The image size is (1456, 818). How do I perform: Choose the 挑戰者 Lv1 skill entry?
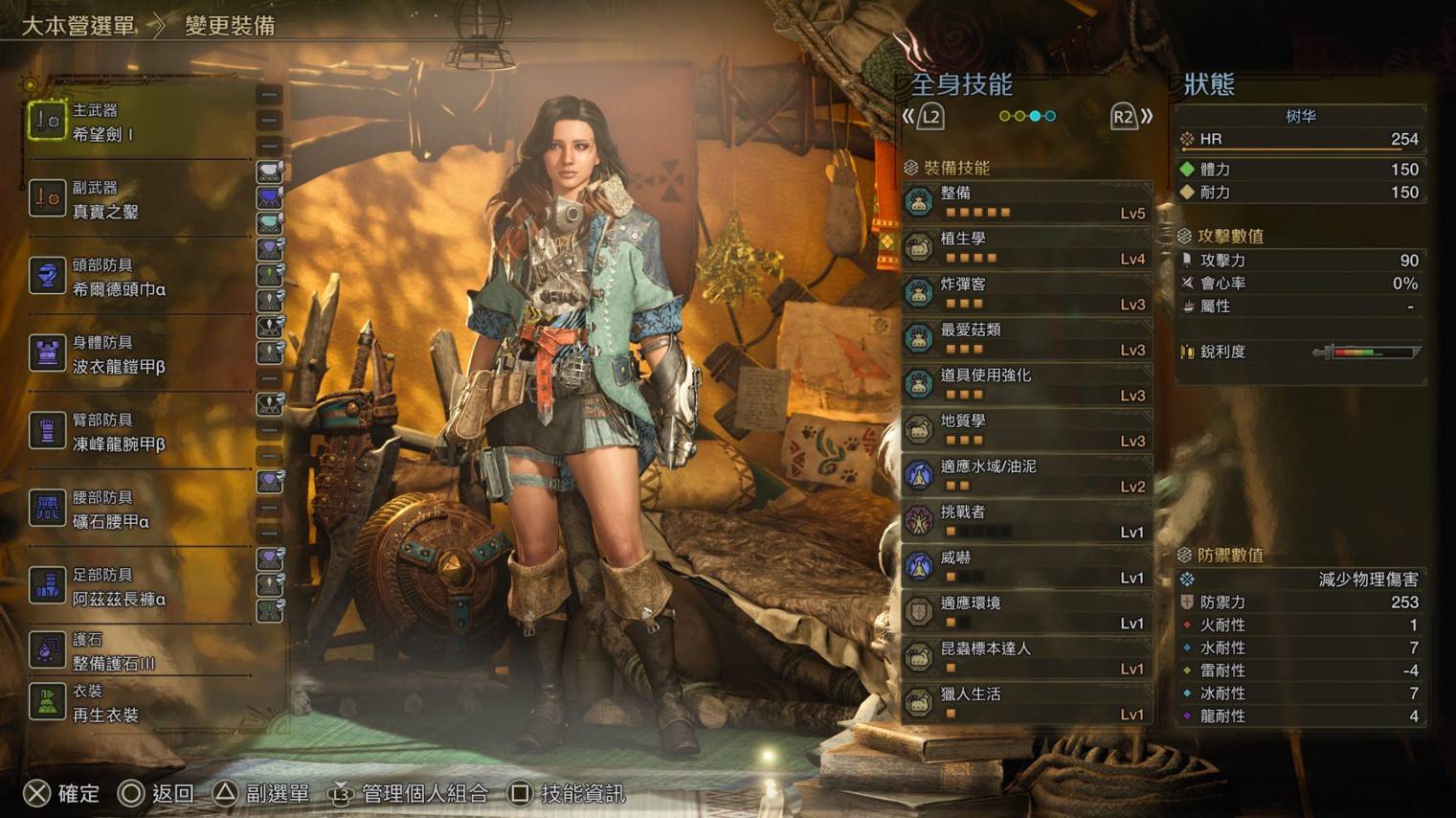[x=1026, y=521]
